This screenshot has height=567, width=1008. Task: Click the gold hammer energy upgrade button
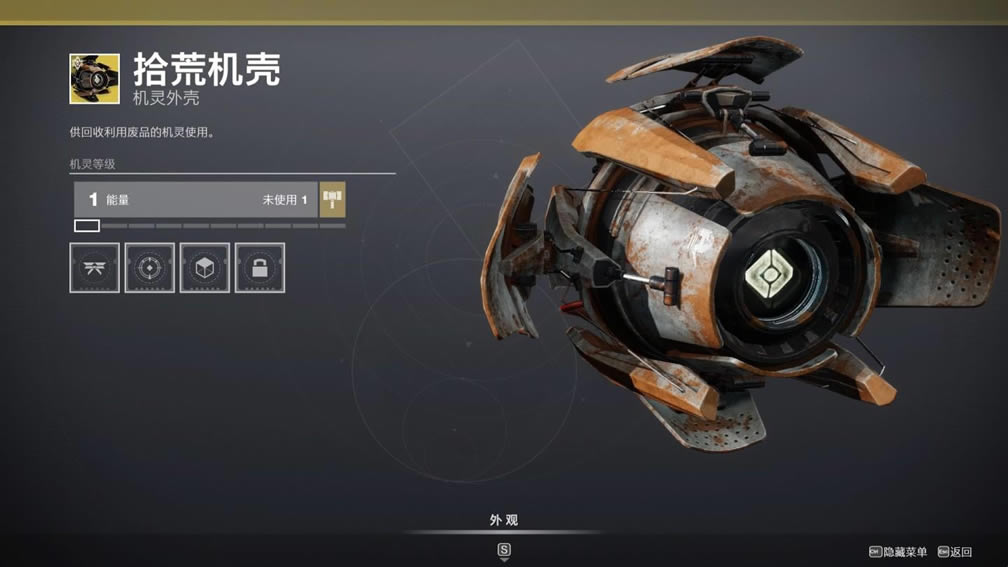pyautogui.click(x=332, y=199)
